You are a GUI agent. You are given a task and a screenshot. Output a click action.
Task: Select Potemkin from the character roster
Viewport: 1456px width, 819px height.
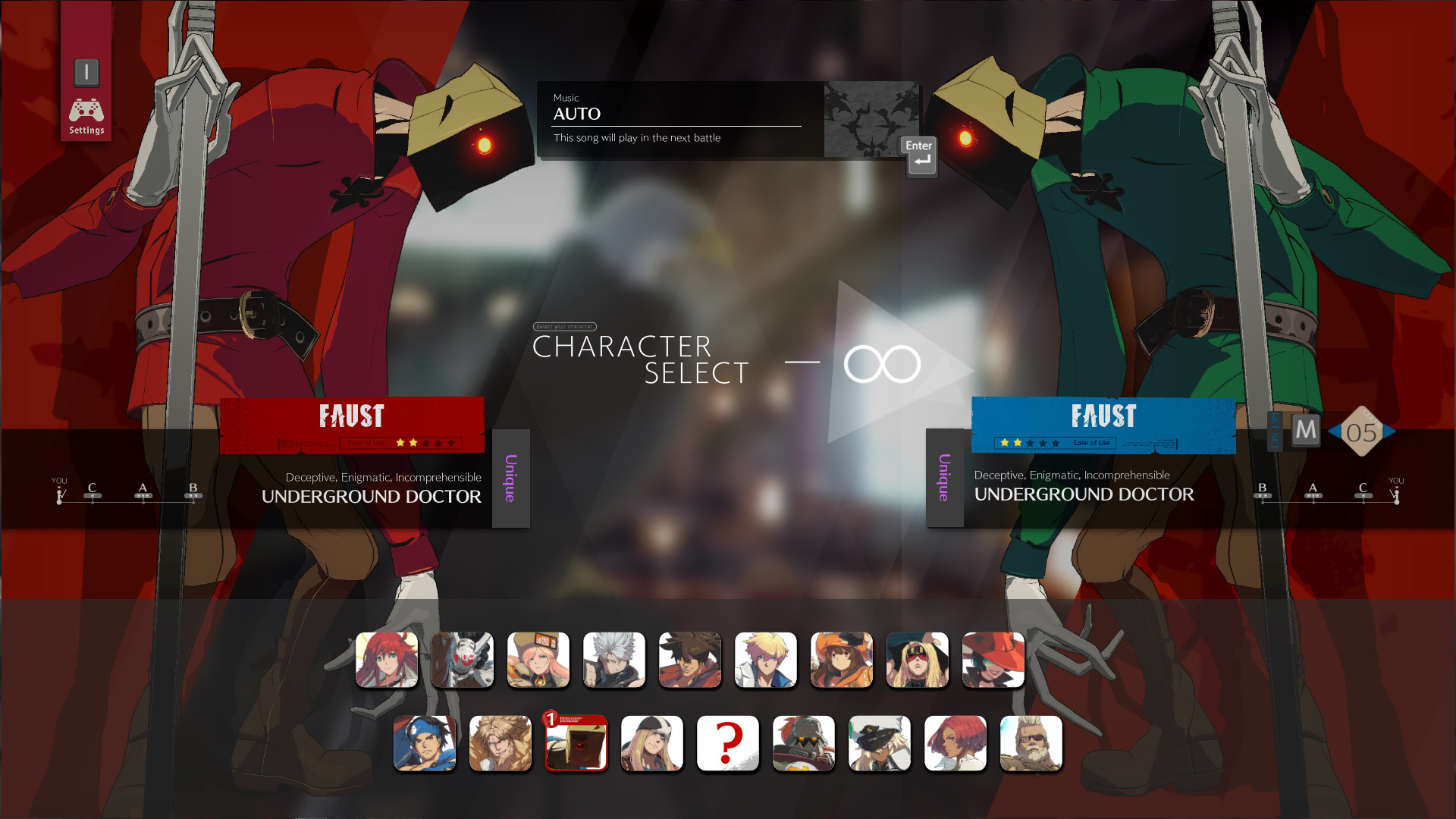(804, 743)
